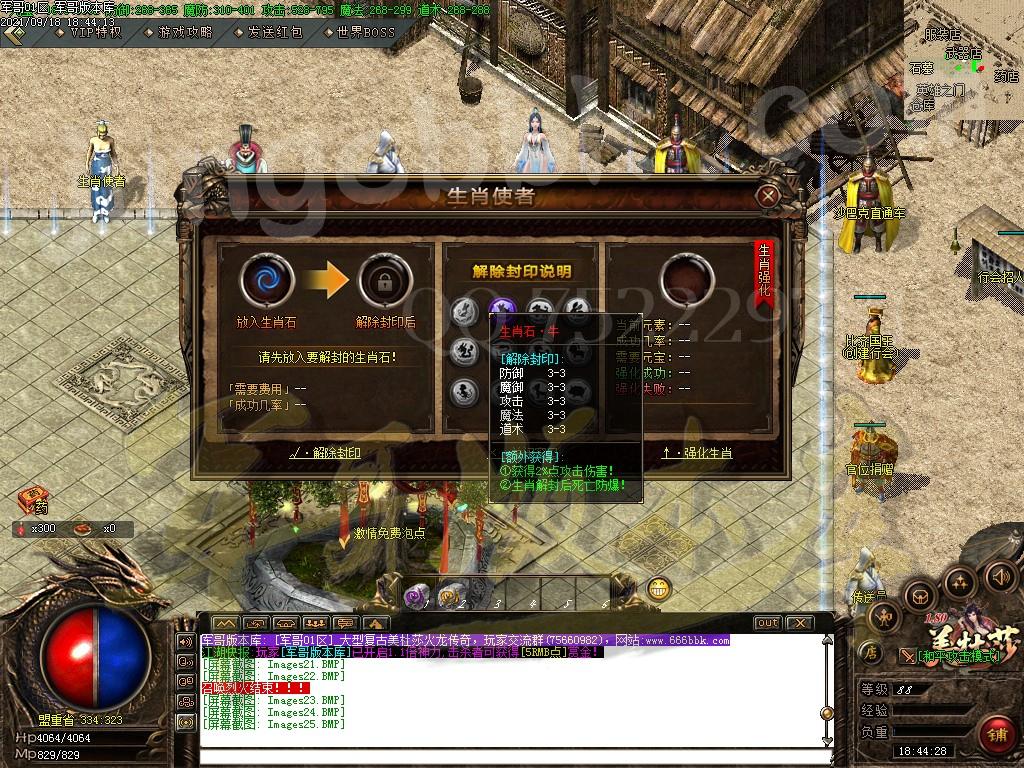Open the 世界BOSS menu
This screenshot has height=768, width=1024.
click(x=358, y=32)
